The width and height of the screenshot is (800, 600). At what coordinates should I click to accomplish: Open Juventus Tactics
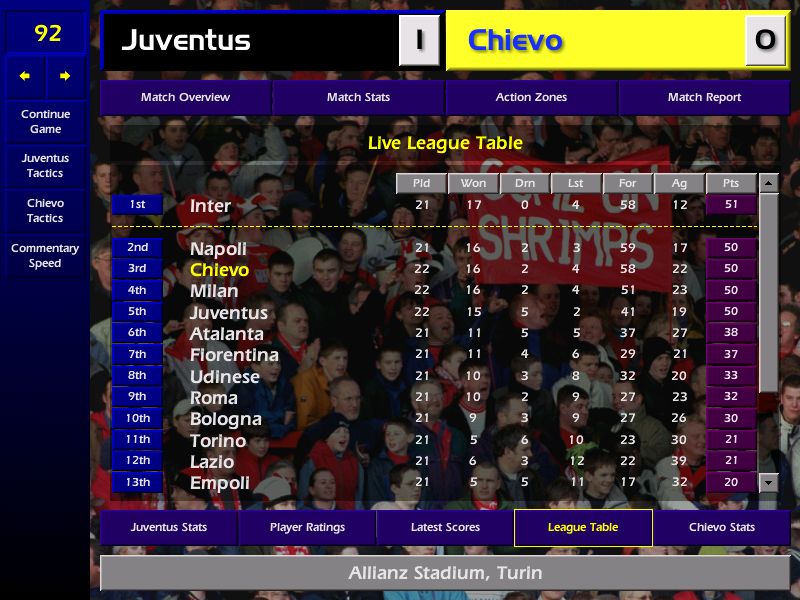click(45, 166)
